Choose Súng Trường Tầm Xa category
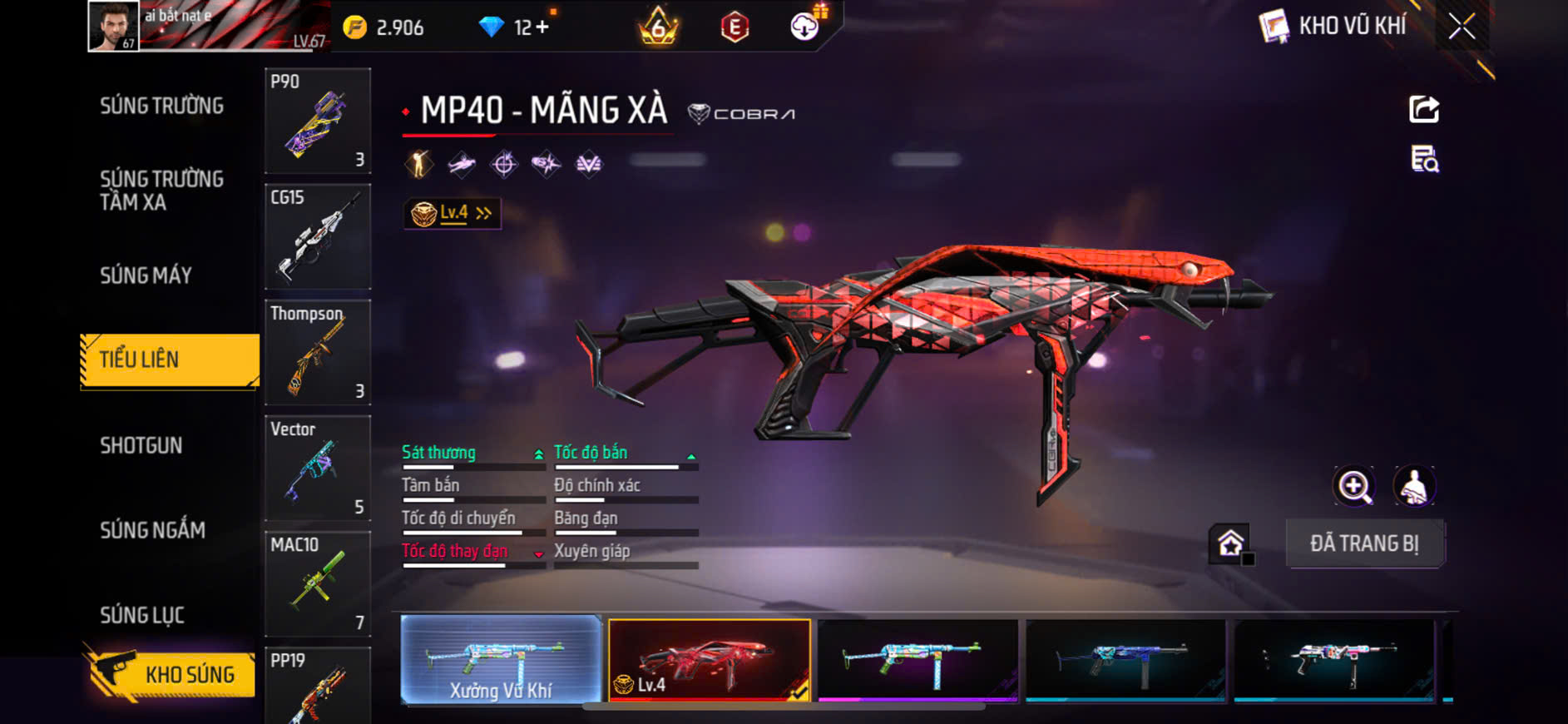The image size is (1568, 724). [161, 191]
